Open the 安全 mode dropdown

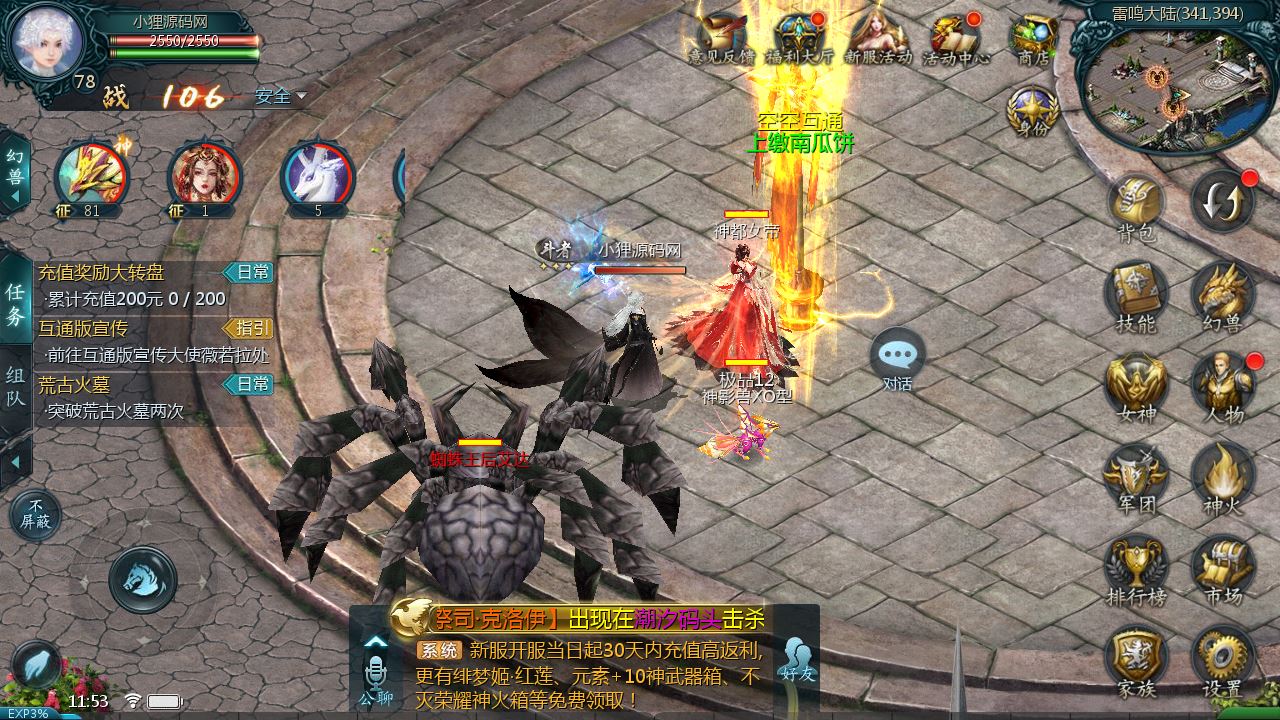tap(280, 97)
